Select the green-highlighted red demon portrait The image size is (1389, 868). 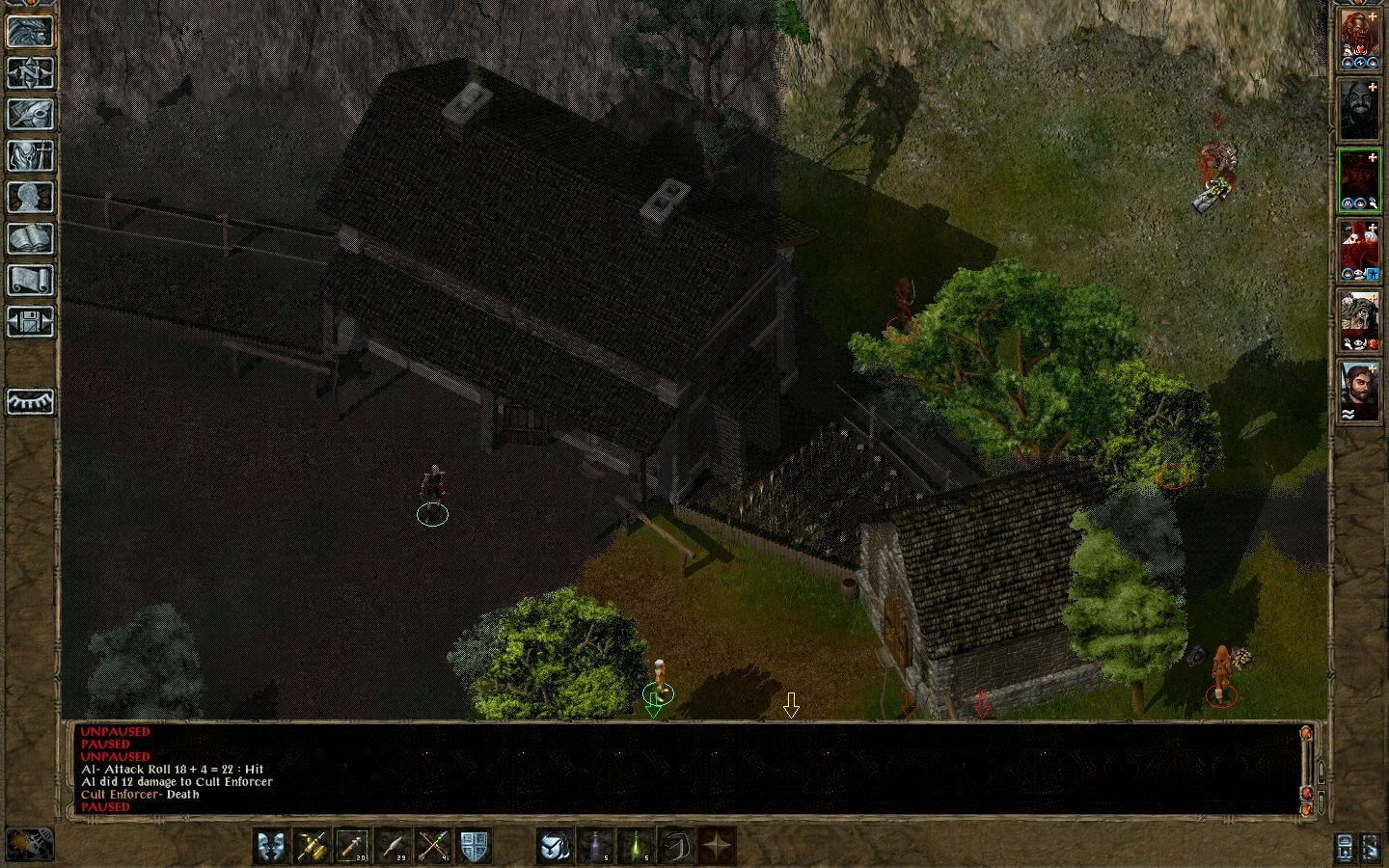pos(1359,180)
